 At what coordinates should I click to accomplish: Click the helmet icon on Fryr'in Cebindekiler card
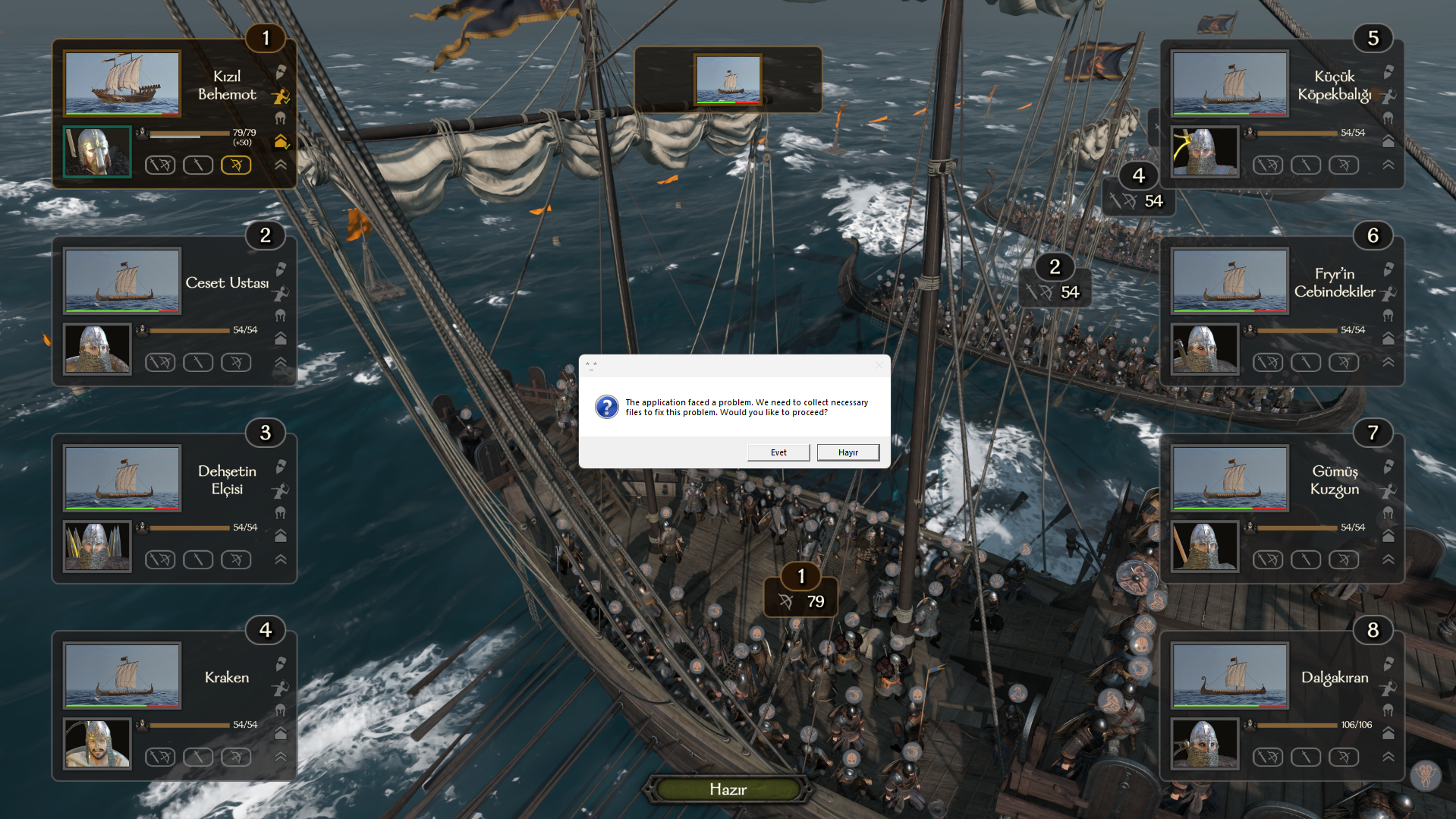[1388, 316]
